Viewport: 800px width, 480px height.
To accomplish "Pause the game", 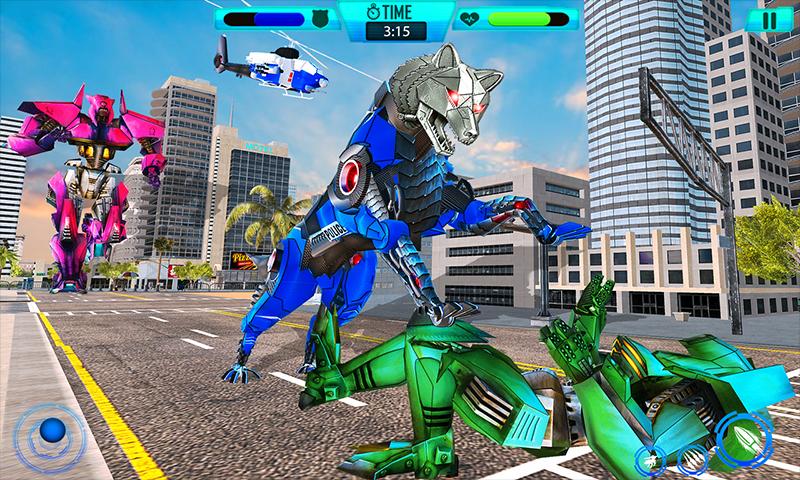I will tap(767, 19).
